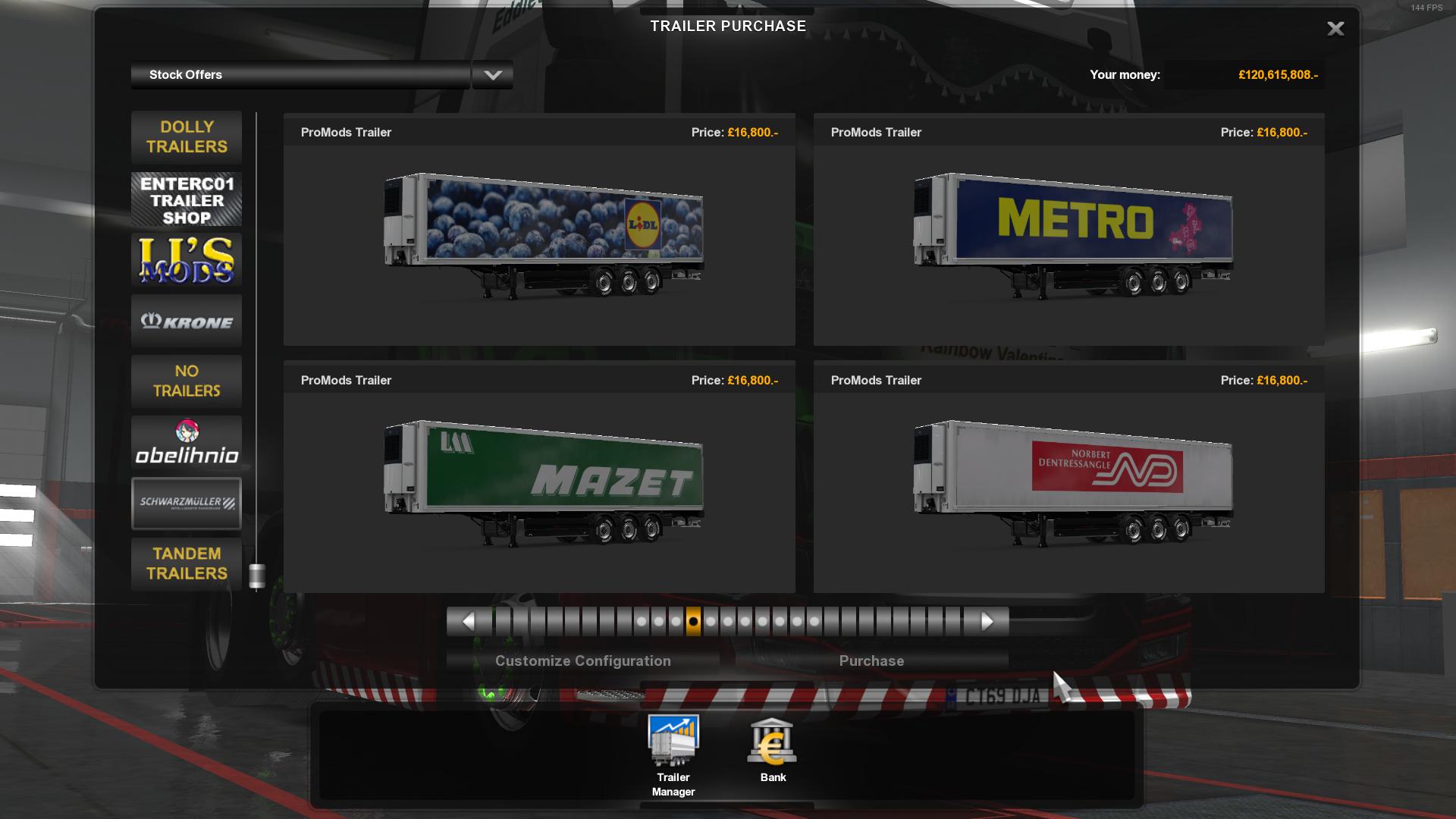Click the Purchase button
The width and height of the screenshot is (1456, 819).
pyautogui.click(x=871, y=661)
